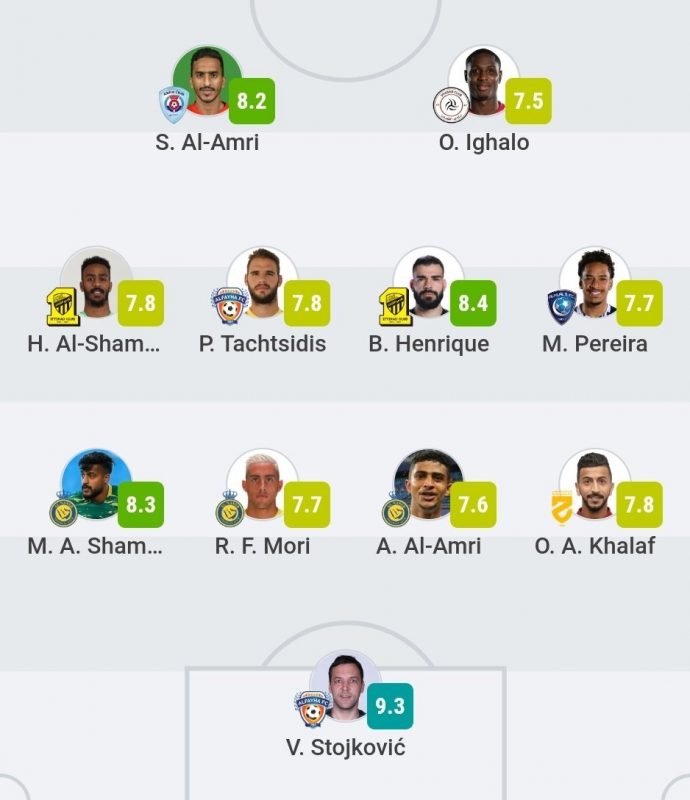Viewport: 690px width, 800px height.
Task: Tap H. Al-Sham... midfielder portrait
Action: point(96,284)
